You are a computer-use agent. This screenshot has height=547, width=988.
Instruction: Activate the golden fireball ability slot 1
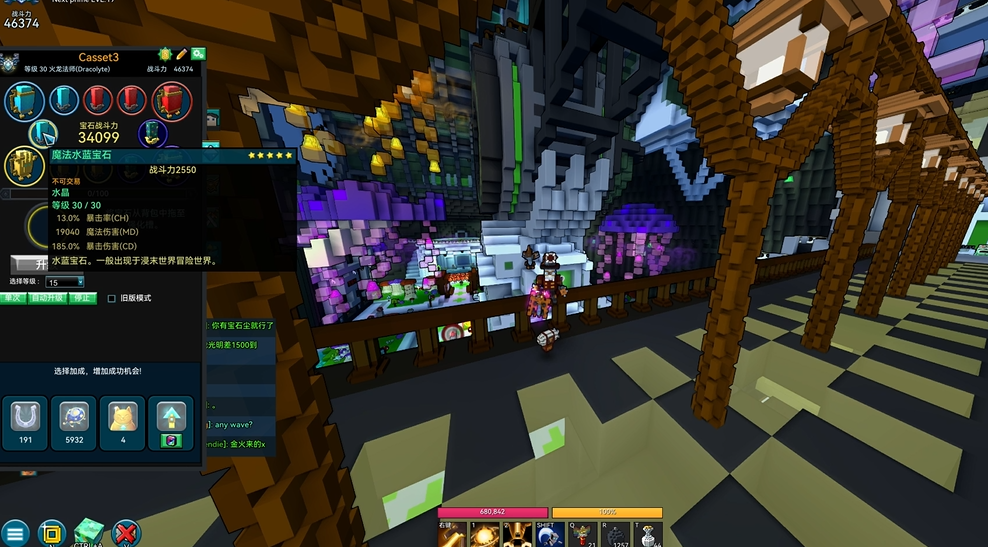point(484,535)
